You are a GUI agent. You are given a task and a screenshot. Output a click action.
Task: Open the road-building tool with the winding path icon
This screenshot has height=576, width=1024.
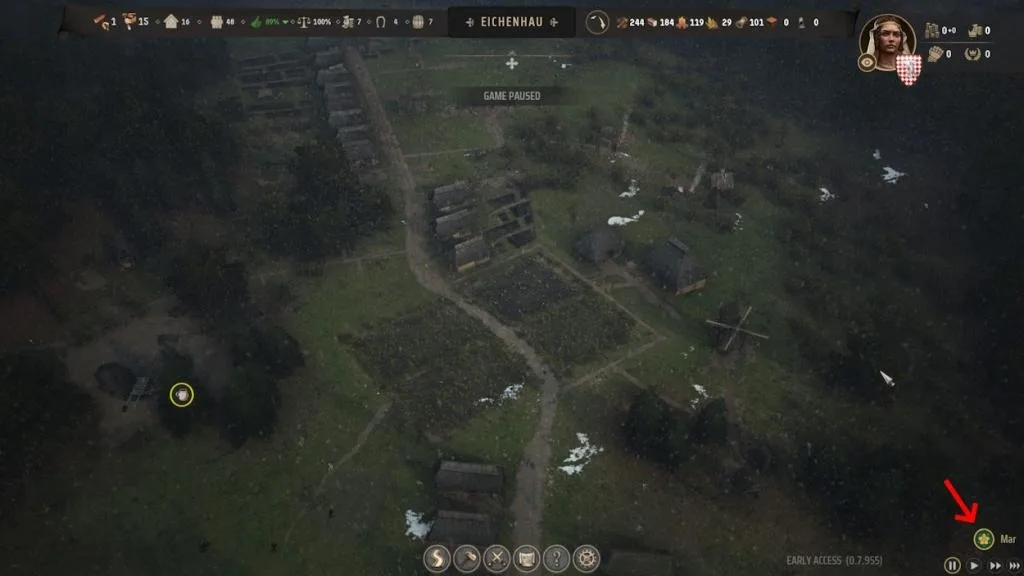click(x=437, y=558)
